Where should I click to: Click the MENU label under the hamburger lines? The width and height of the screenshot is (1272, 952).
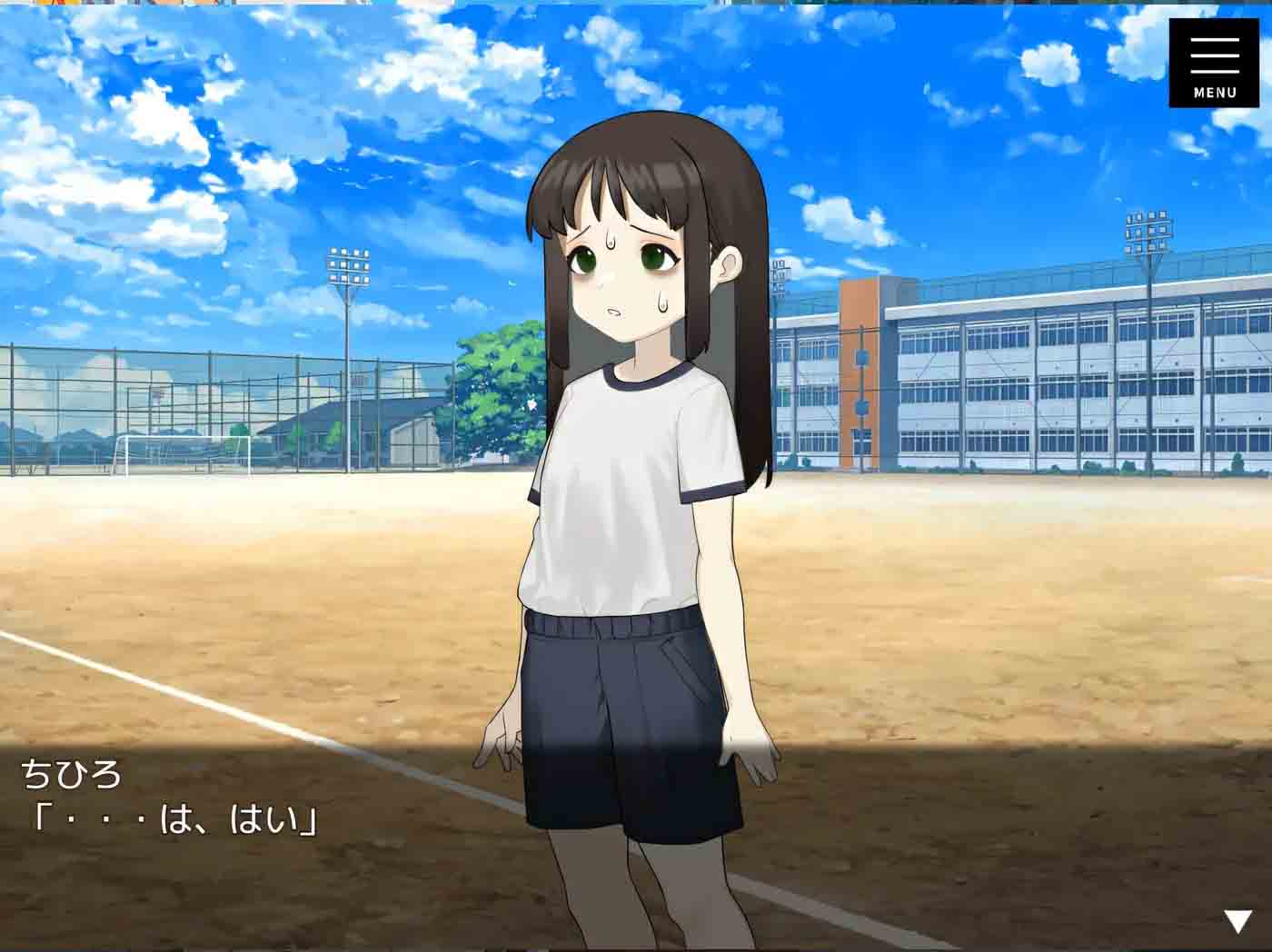pyautogui.click(x=1216, y=91)
